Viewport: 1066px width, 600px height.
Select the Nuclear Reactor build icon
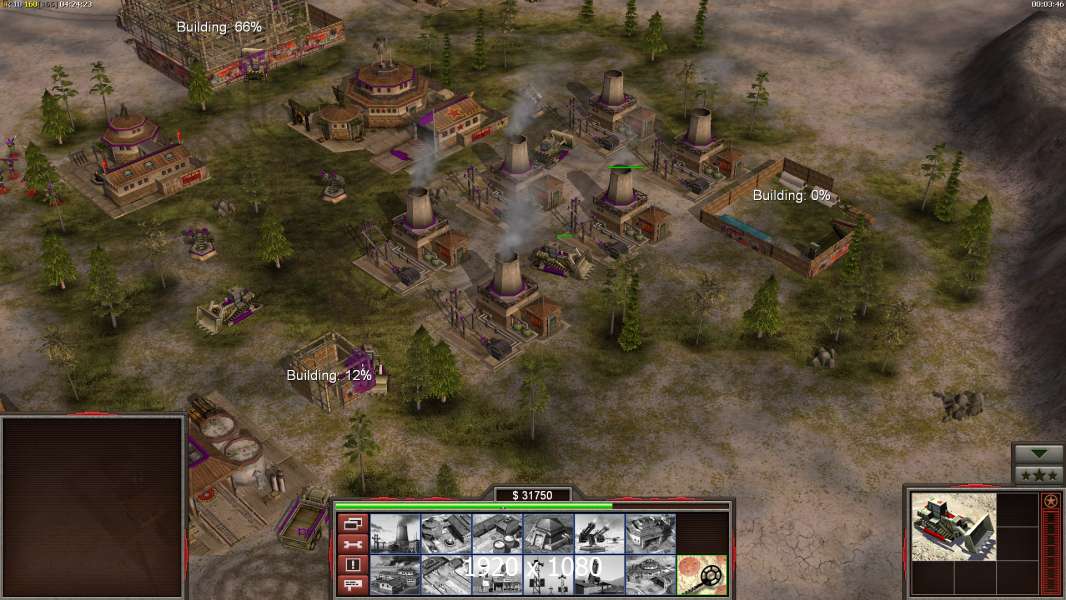[x=395, y=534]
